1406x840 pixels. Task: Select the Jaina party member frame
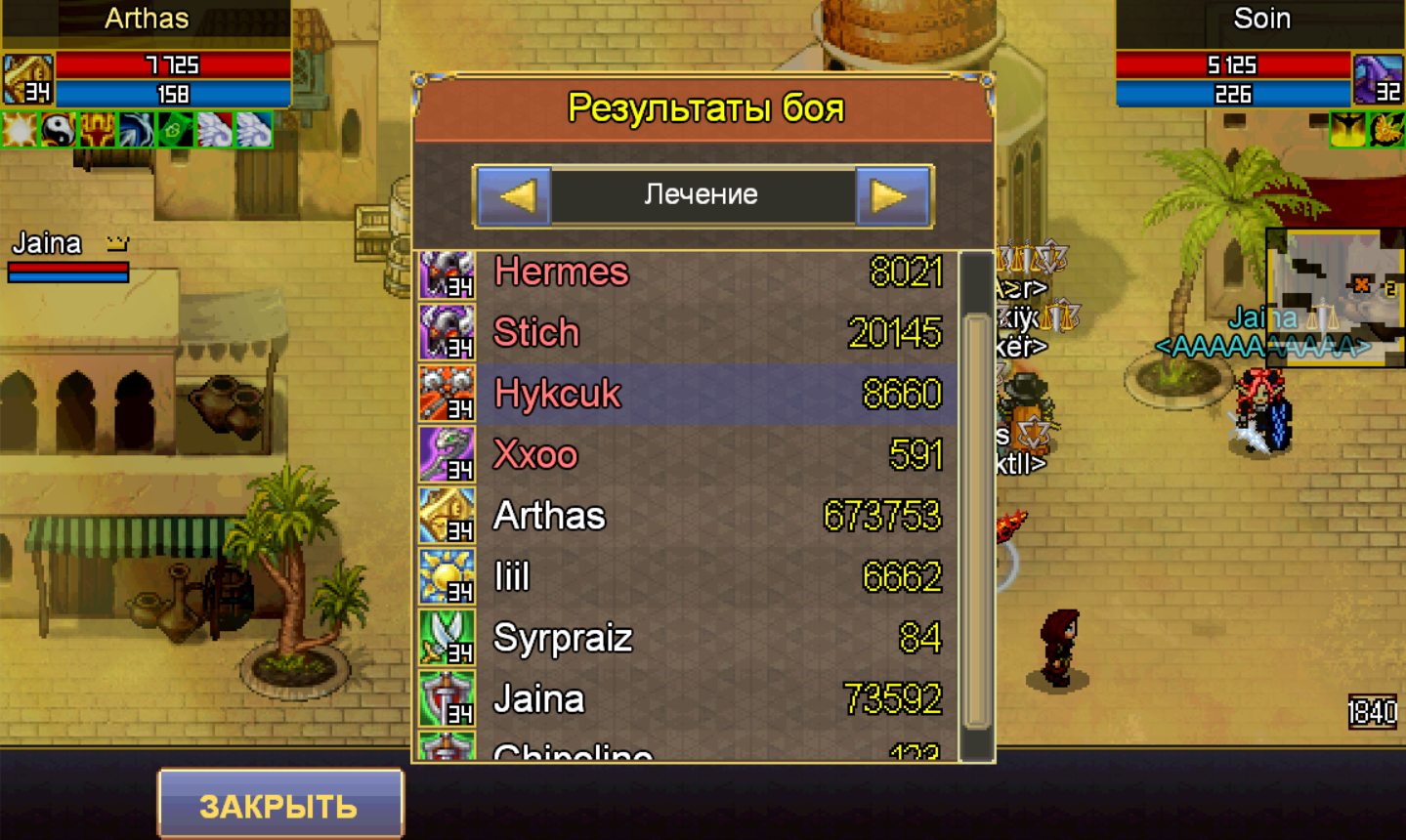[68, 256]
